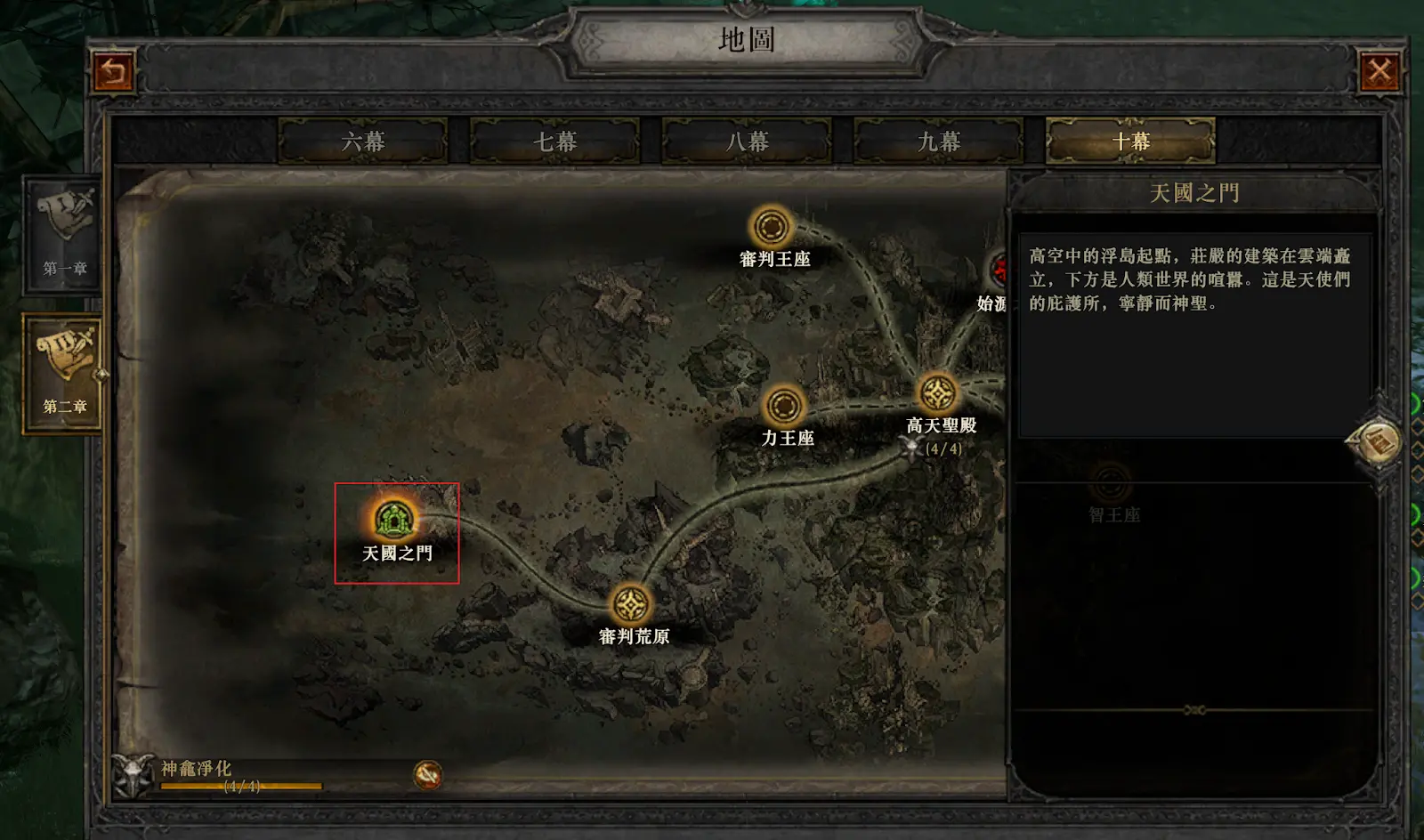The height and width of the screenshot is (840, 1424).
Task: Switch to chapter 第一章
Action: (63, 235)
